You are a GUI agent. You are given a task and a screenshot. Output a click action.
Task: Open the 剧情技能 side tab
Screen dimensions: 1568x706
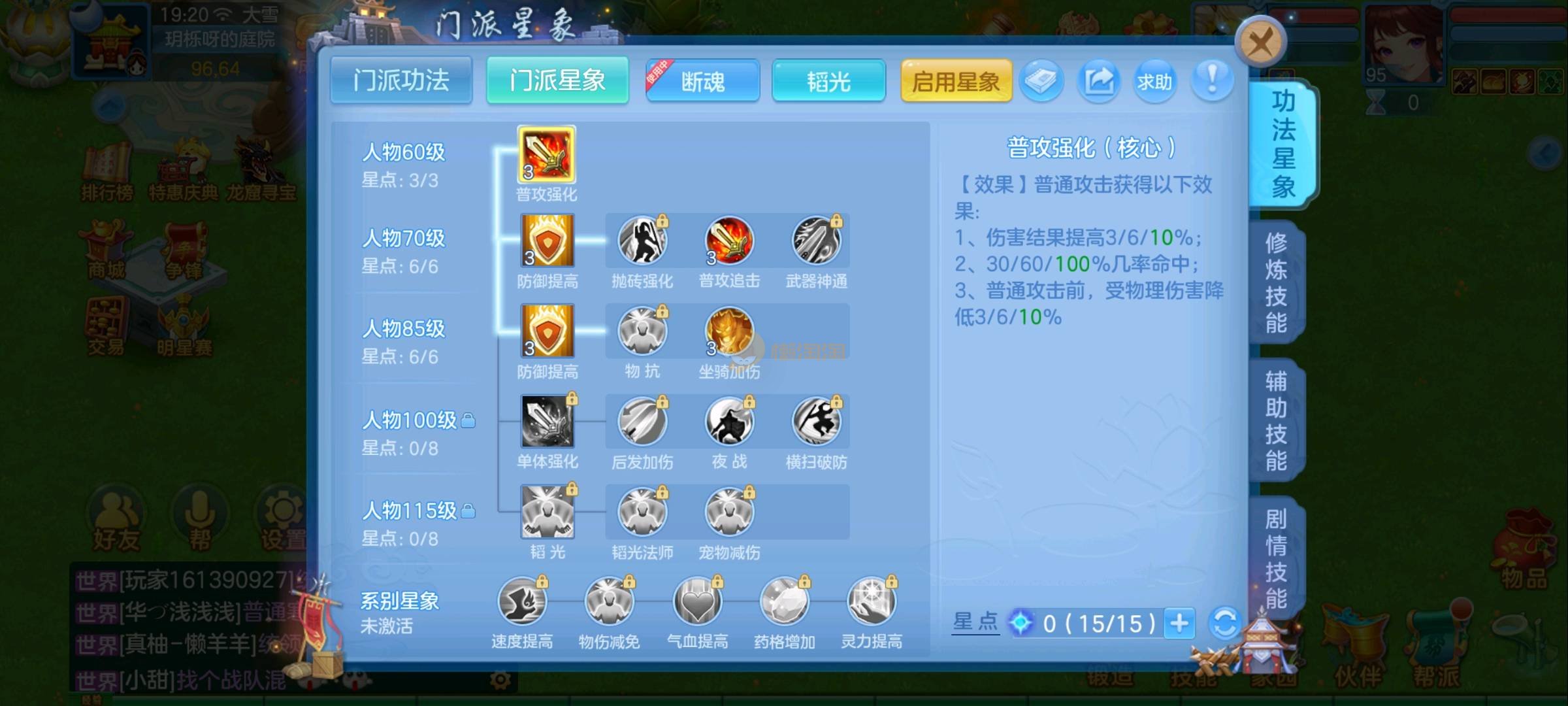[1276, 558]
